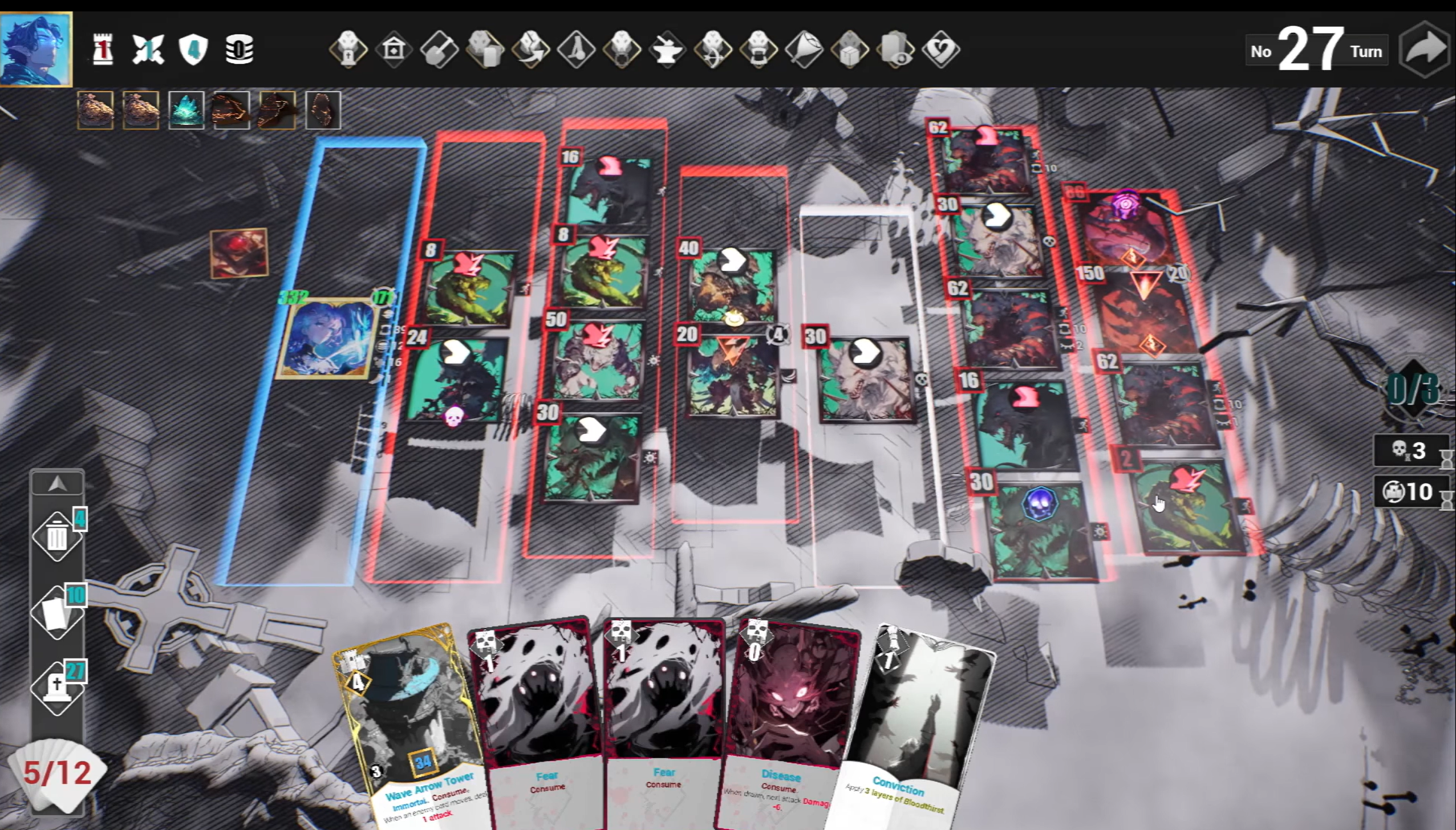Viewport: 1456px width, 830px height.
Task: Click the package box icon in top bar
Action: click(x=850, y=50)
